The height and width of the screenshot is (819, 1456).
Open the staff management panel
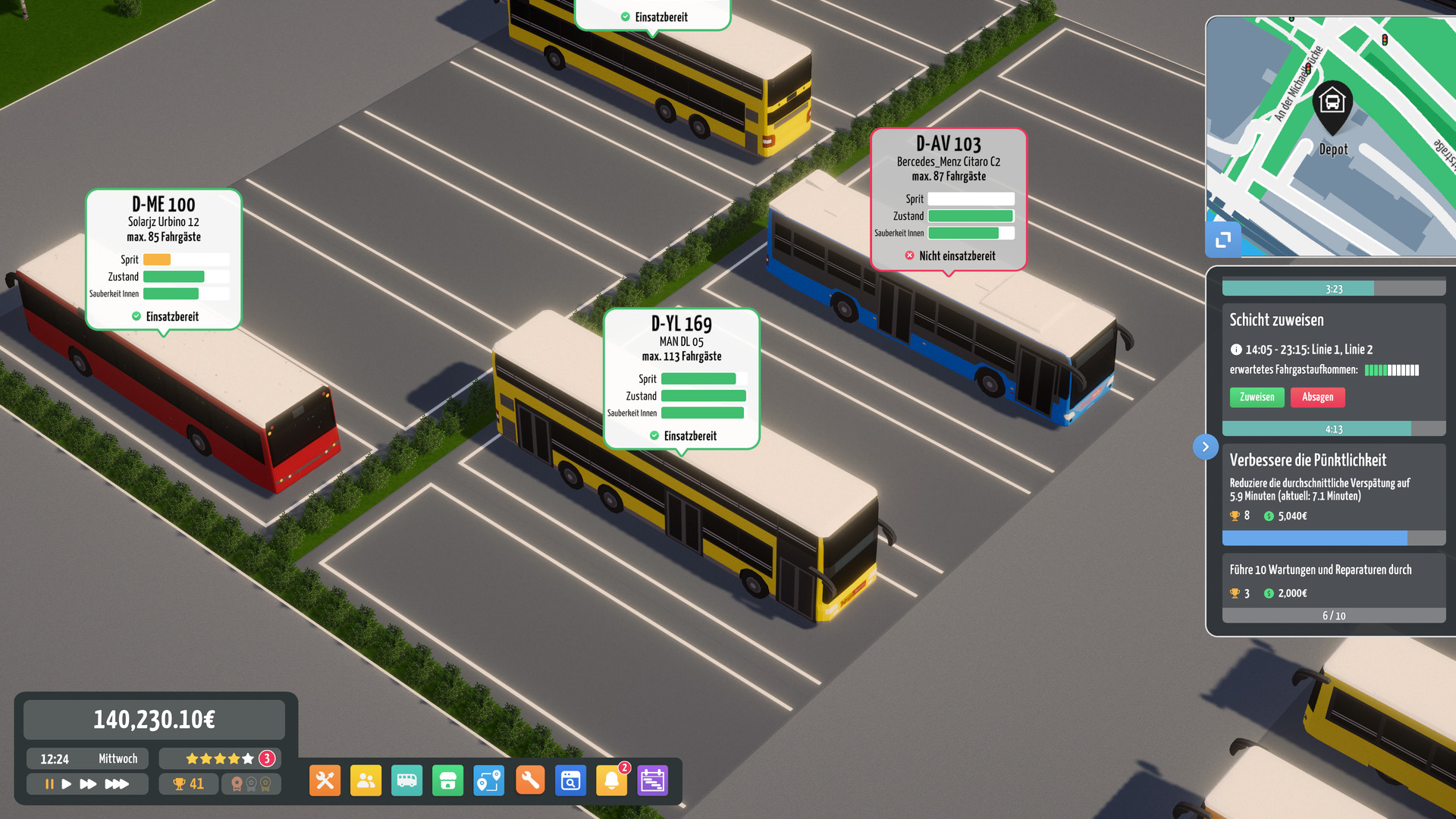366,780
